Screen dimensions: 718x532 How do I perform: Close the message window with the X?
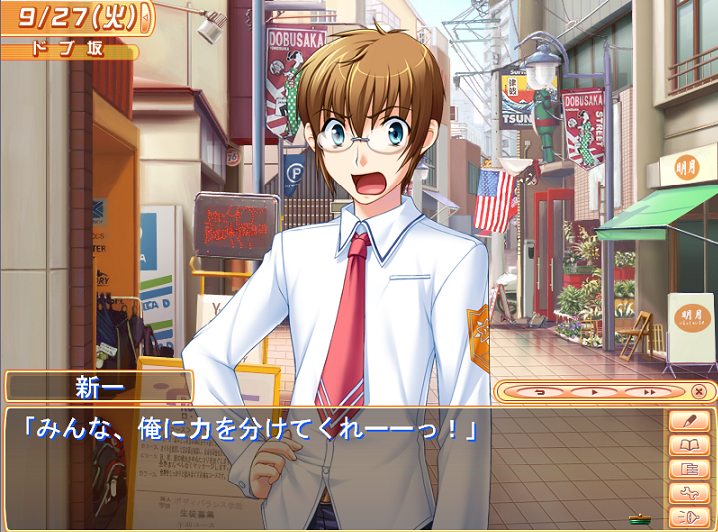click(x=699, y=392)
